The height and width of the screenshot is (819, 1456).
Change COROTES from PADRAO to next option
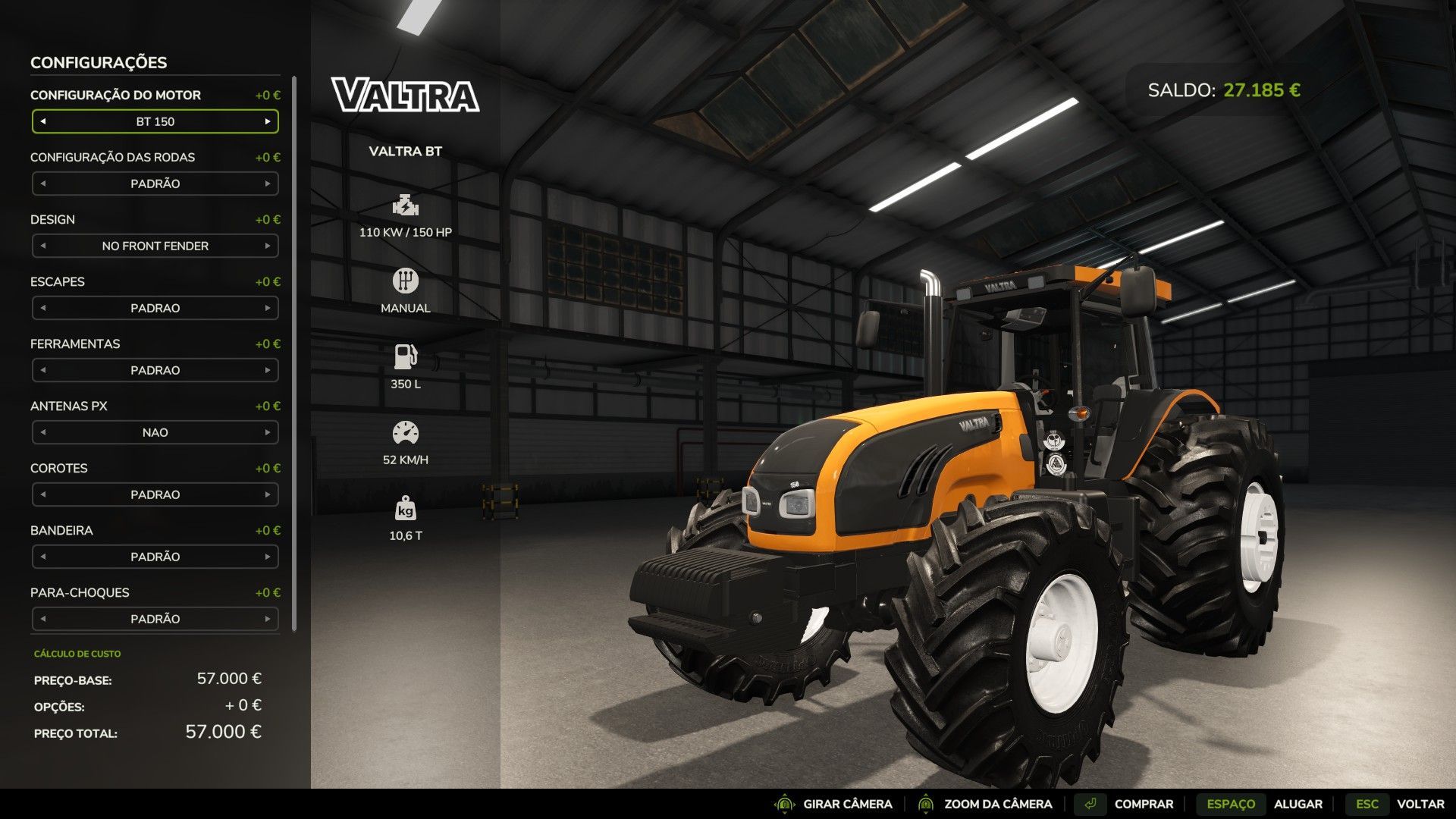click(268, 494)
